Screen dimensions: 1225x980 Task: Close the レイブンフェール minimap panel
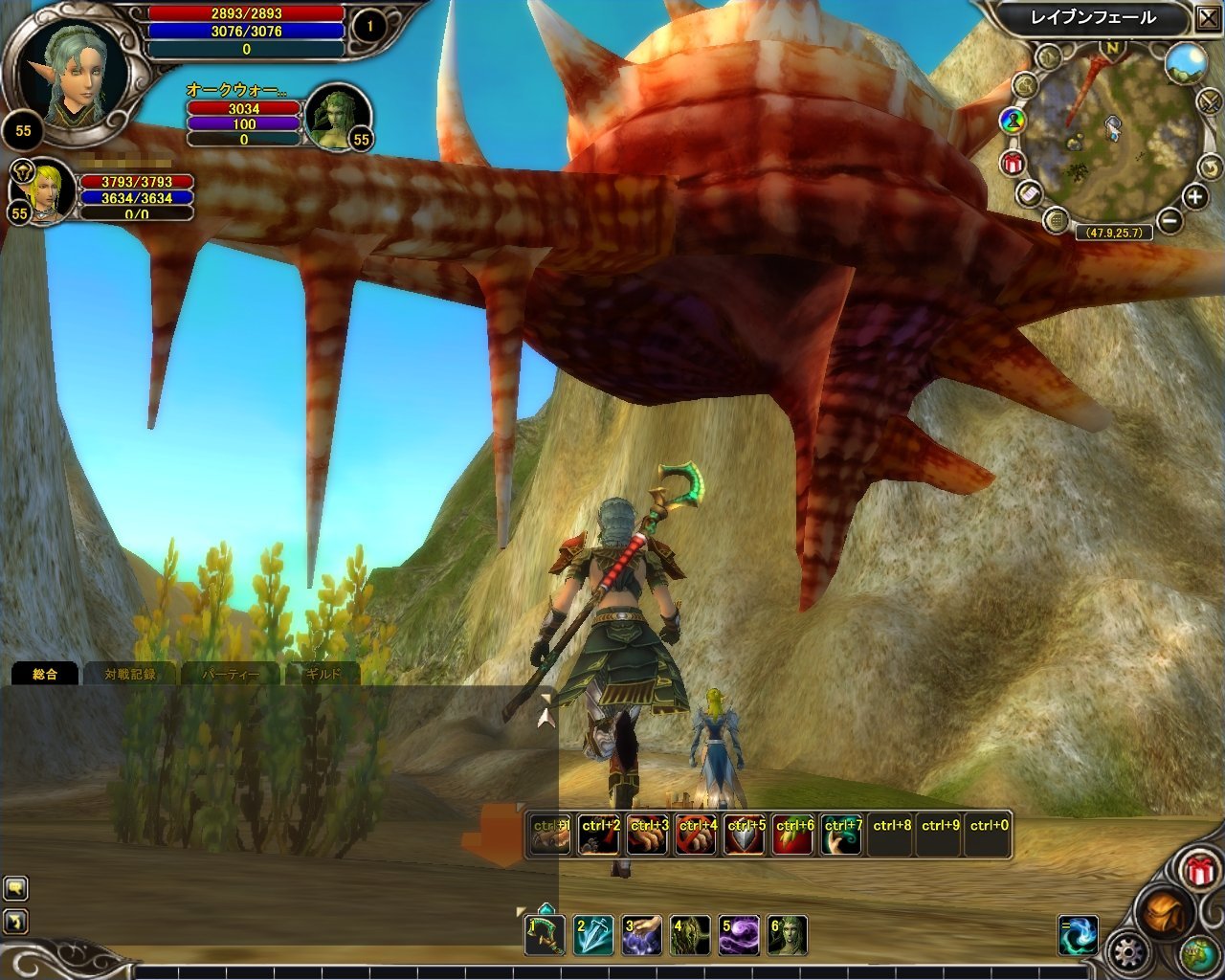(1206, 18)
